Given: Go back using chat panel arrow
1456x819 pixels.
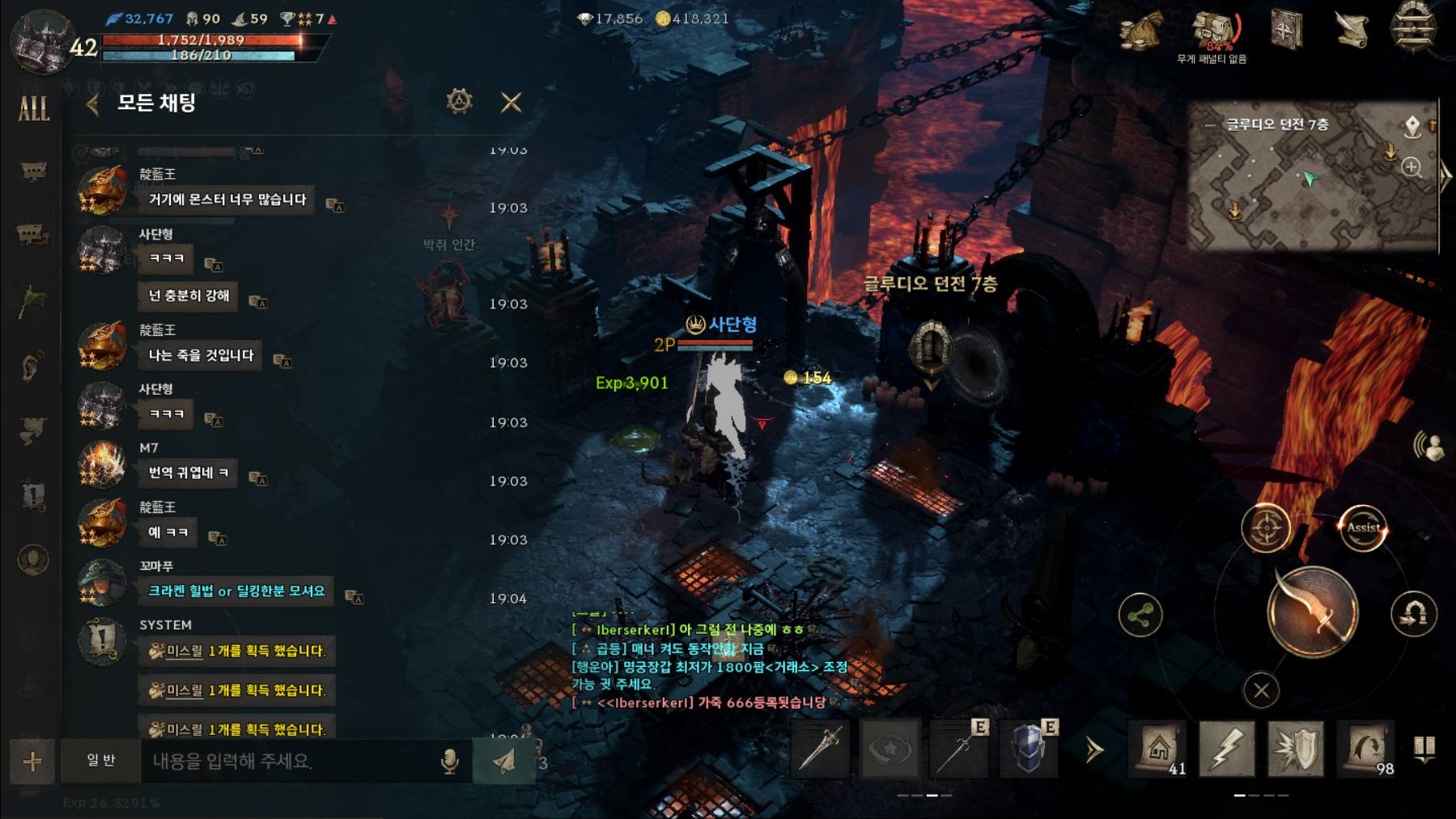Looking at the screenshot, I should click(x=93, y=104).
